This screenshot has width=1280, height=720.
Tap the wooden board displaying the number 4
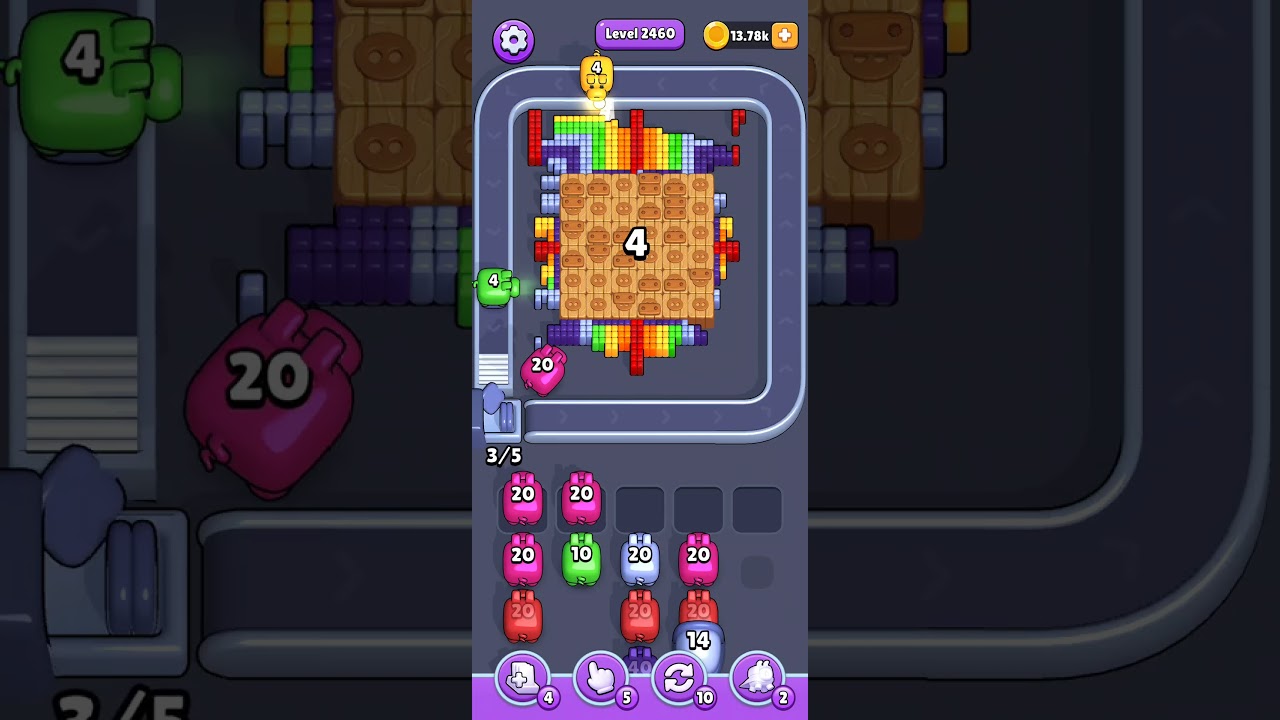coord(637,243)
